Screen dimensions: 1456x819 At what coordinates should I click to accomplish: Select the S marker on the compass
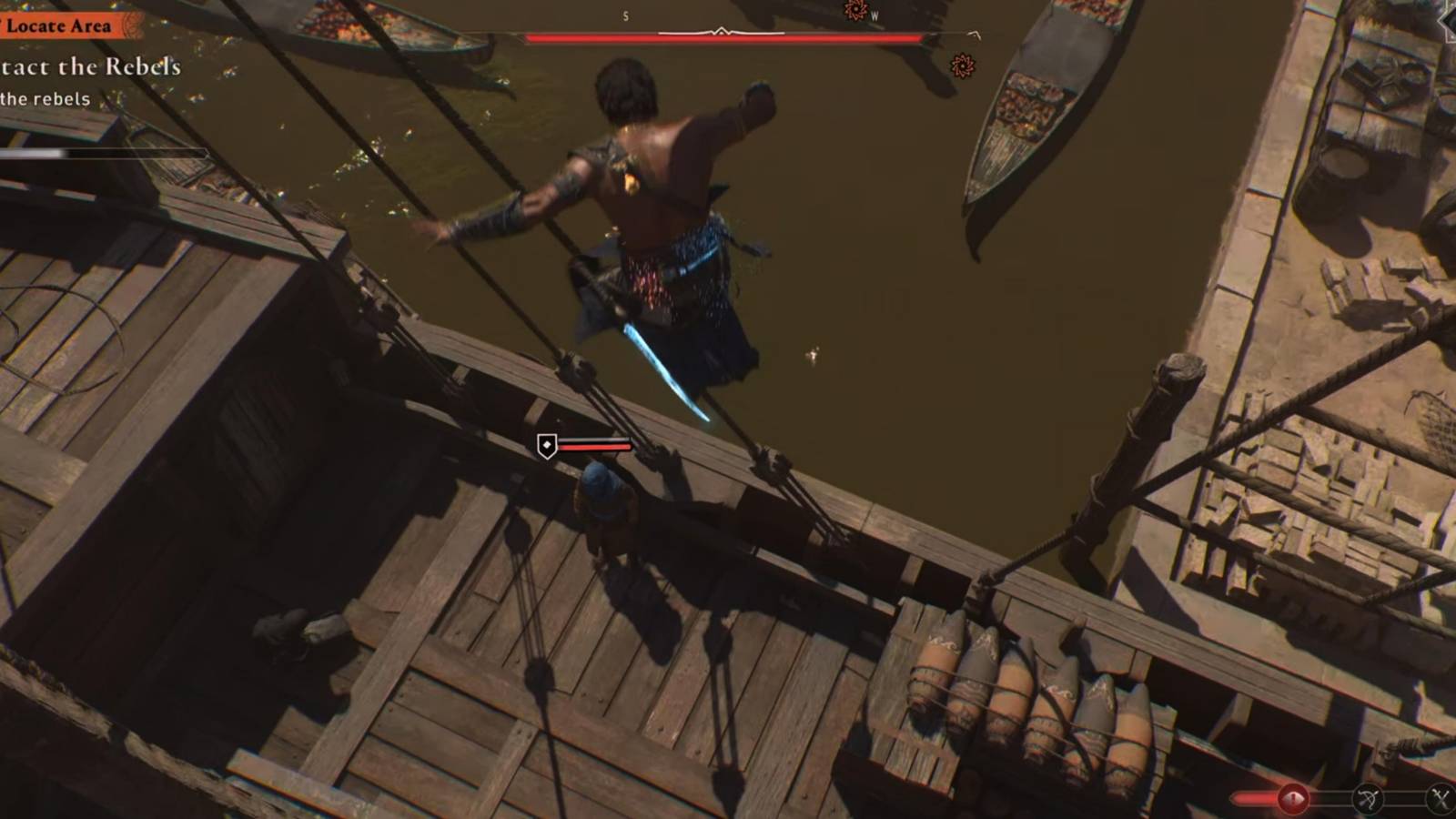click(x=624, y=14)
